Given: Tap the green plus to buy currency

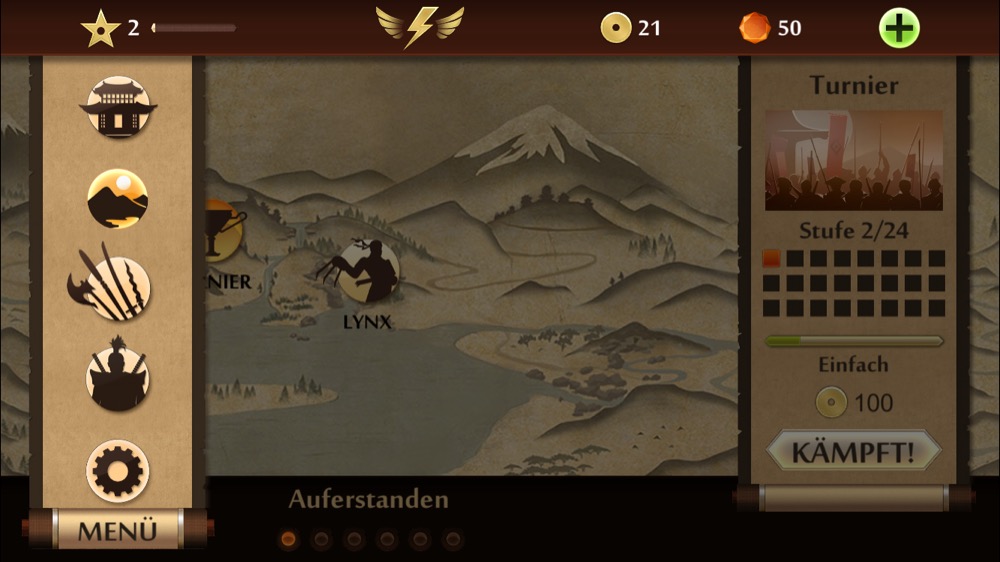Looking at the screenshot, I should point(899,28).
